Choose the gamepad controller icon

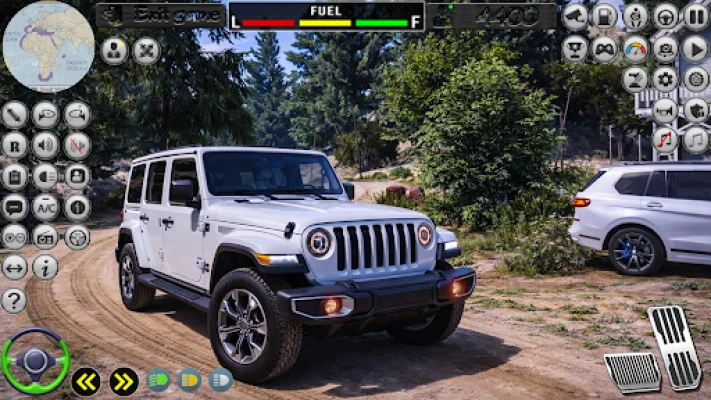point(605,48)
